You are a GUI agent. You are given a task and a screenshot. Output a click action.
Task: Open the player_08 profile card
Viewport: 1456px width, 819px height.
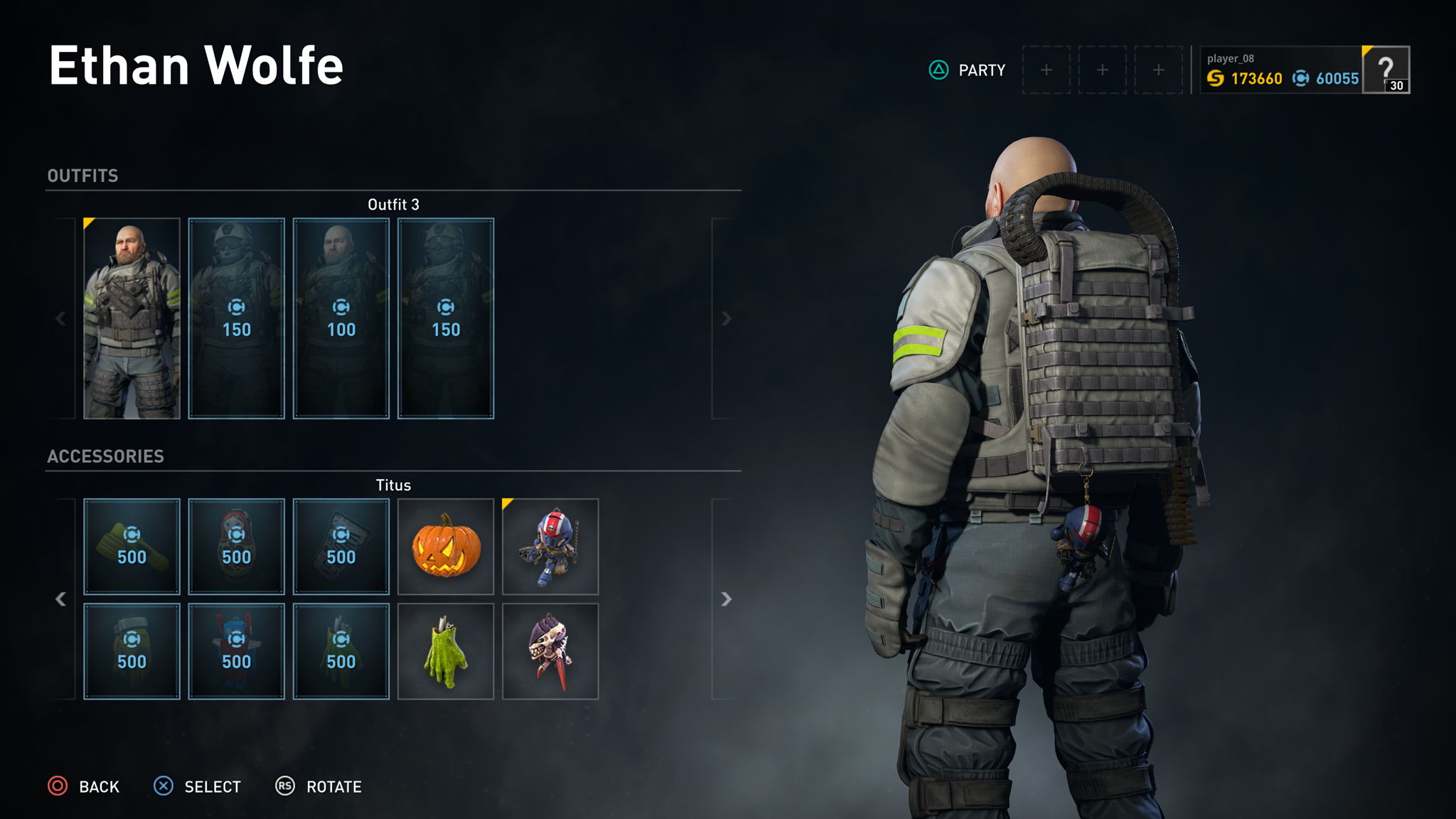point(1281,70)
